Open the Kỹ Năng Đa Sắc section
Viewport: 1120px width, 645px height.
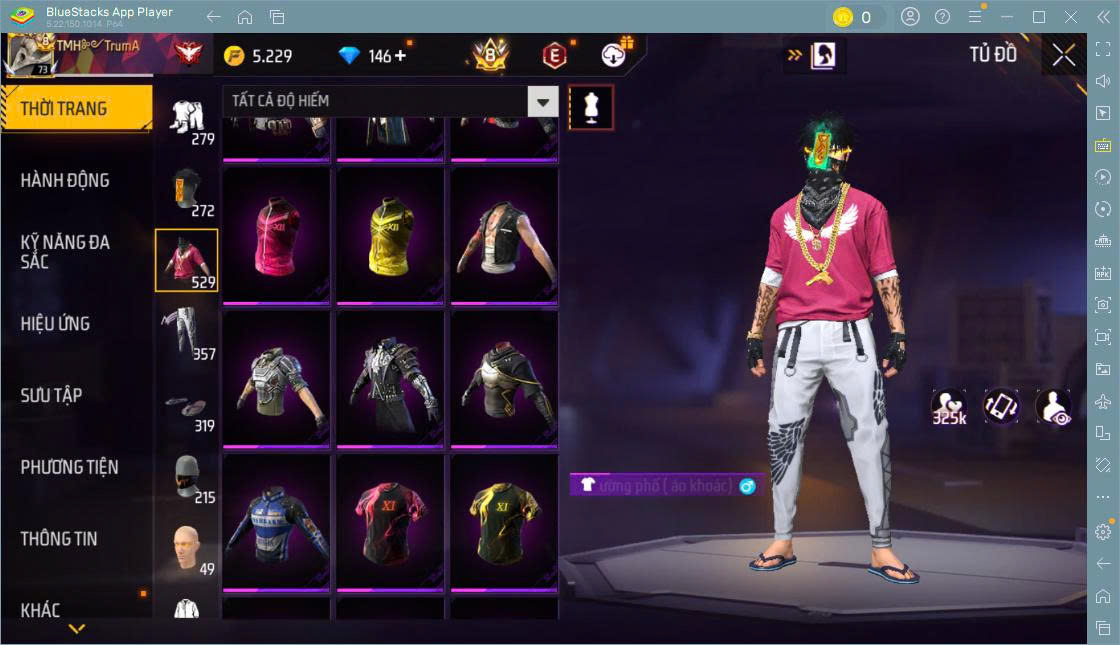66,252
